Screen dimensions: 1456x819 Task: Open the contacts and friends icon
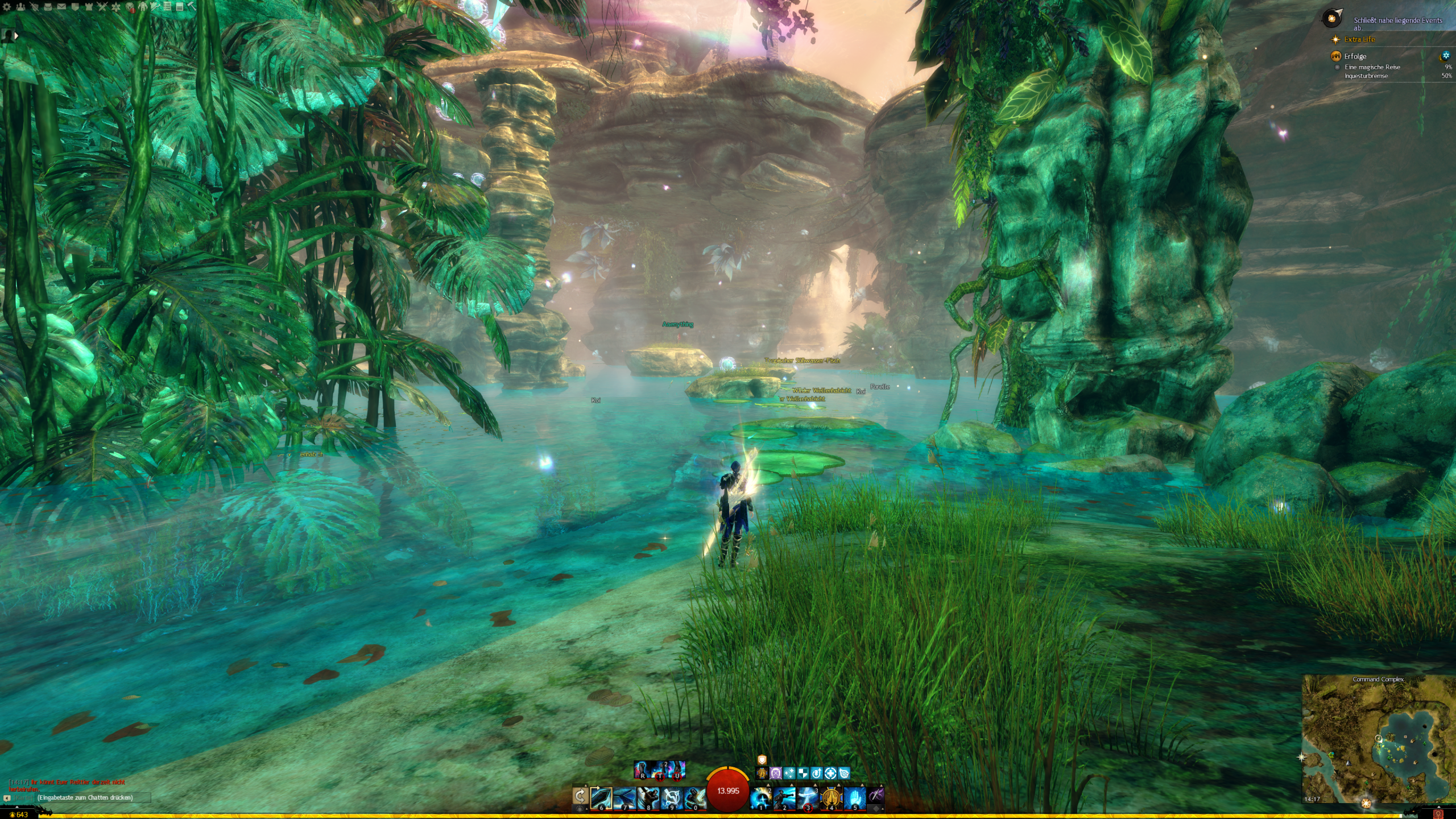[x=20, y=7]
